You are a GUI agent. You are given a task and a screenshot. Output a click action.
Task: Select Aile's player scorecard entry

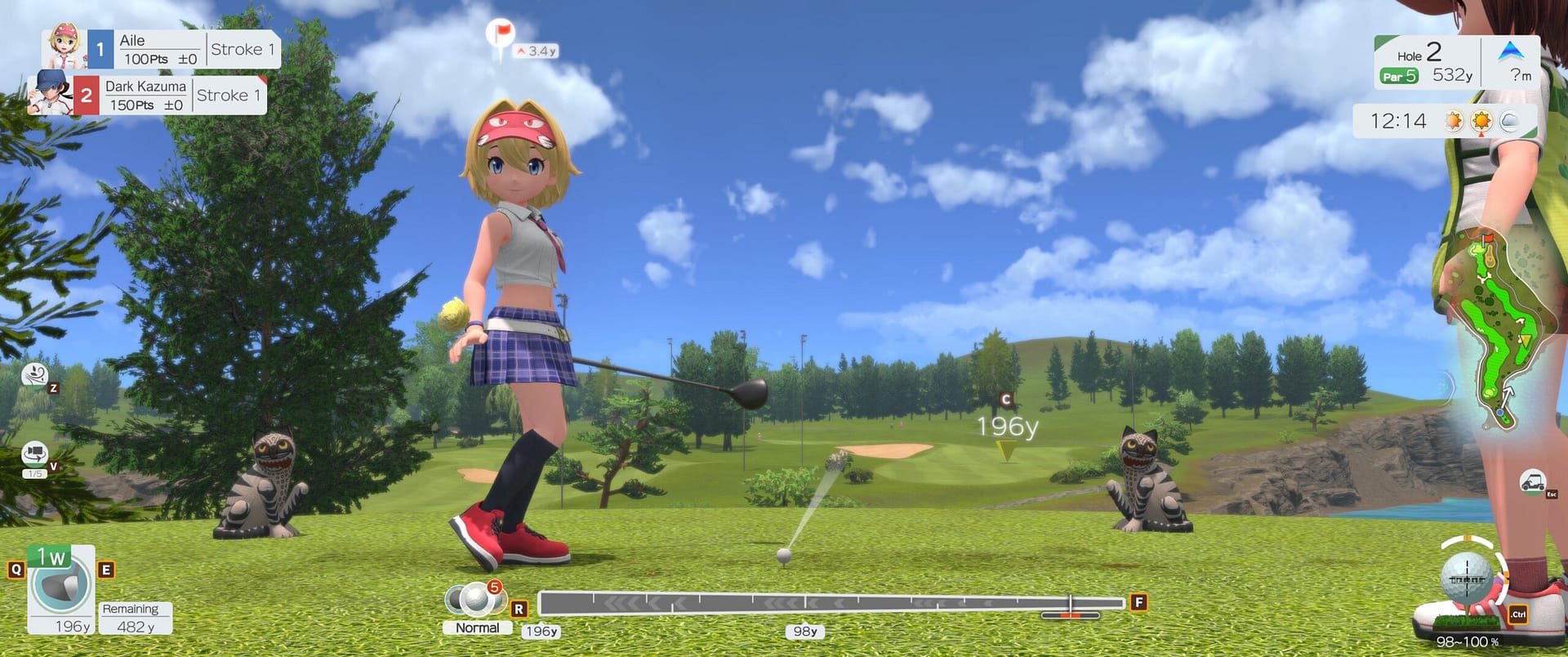click(159, 48)
